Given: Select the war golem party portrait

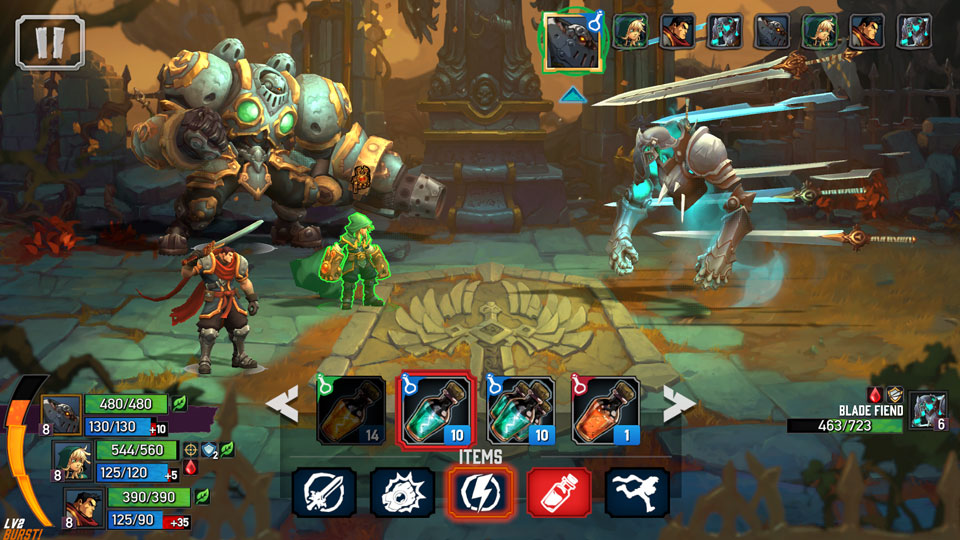Looking at the screenshot, I should [x=60, y=415].
